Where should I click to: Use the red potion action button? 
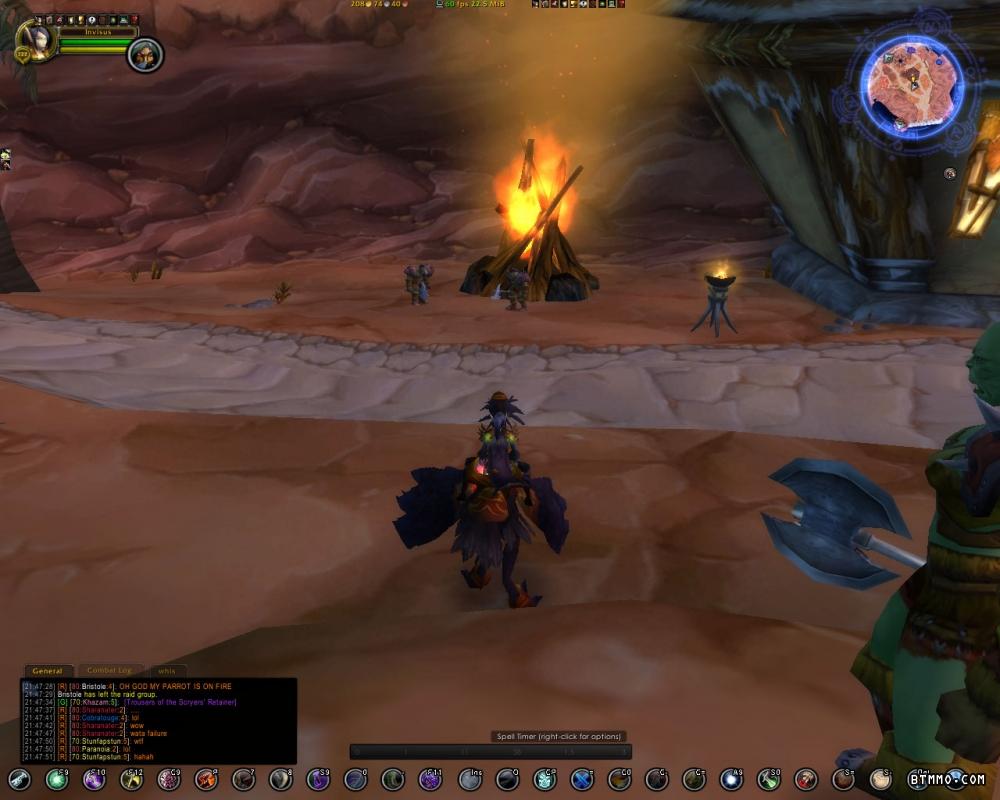pos(806,779)
